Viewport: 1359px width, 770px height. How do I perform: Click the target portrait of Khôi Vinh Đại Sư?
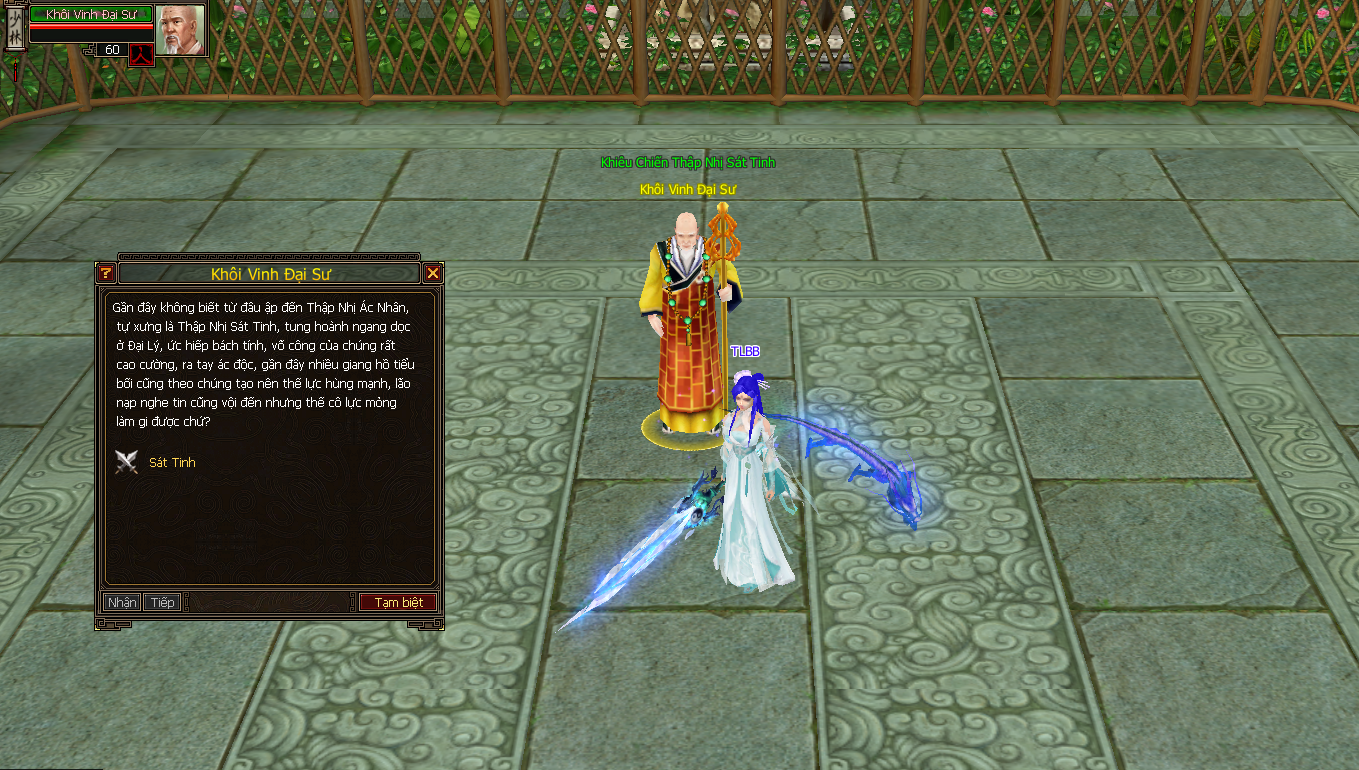[x=180, y=30]
